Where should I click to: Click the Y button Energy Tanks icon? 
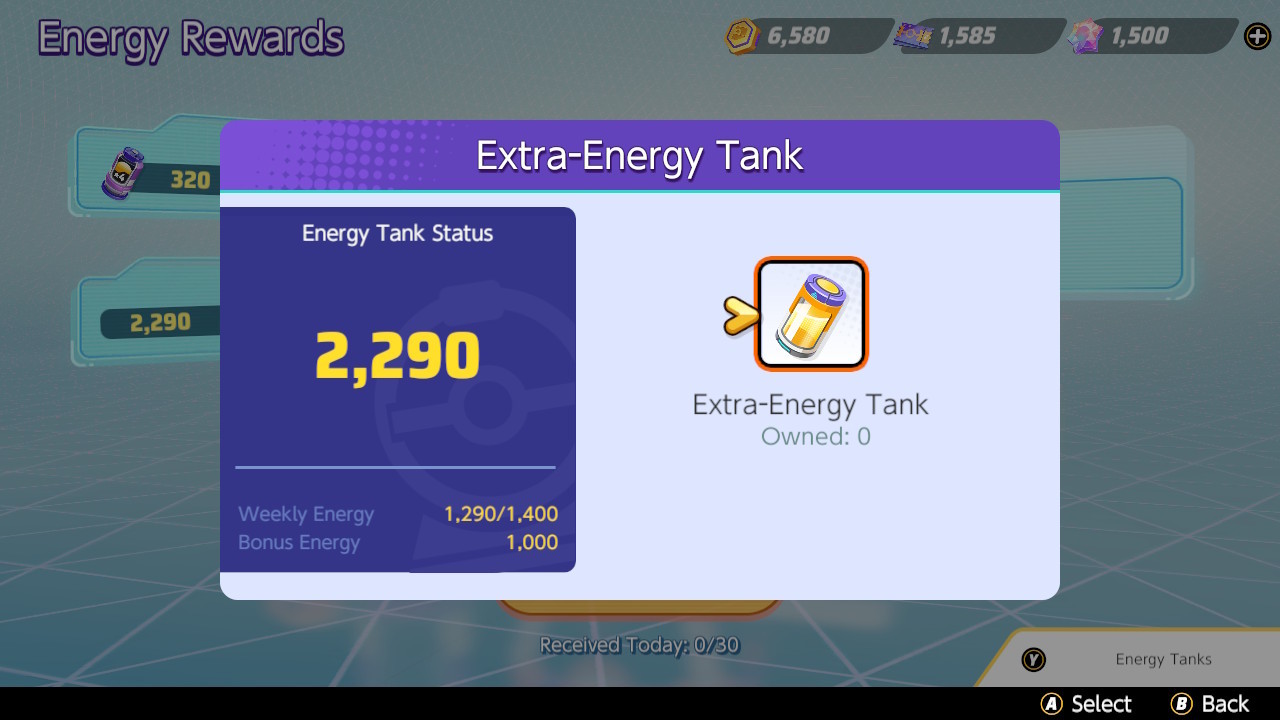tap(1034, 660)
